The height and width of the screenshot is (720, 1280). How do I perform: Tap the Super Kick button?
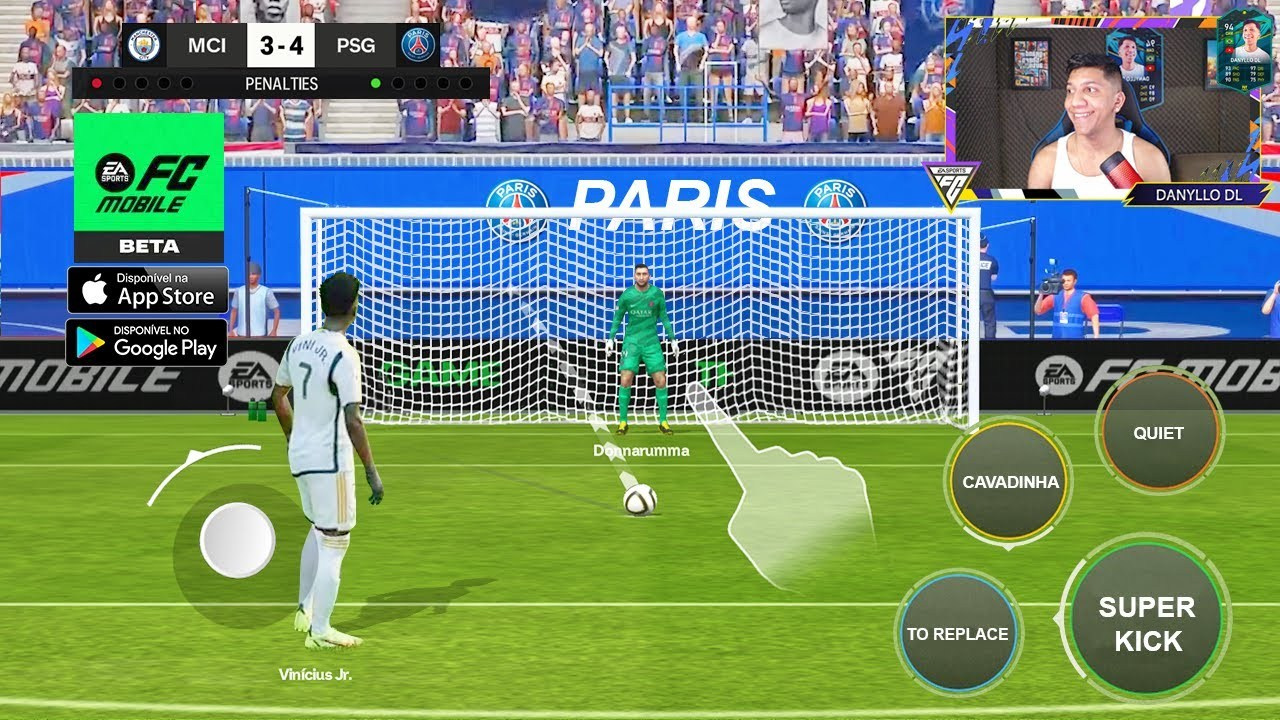coord(1146,623)
